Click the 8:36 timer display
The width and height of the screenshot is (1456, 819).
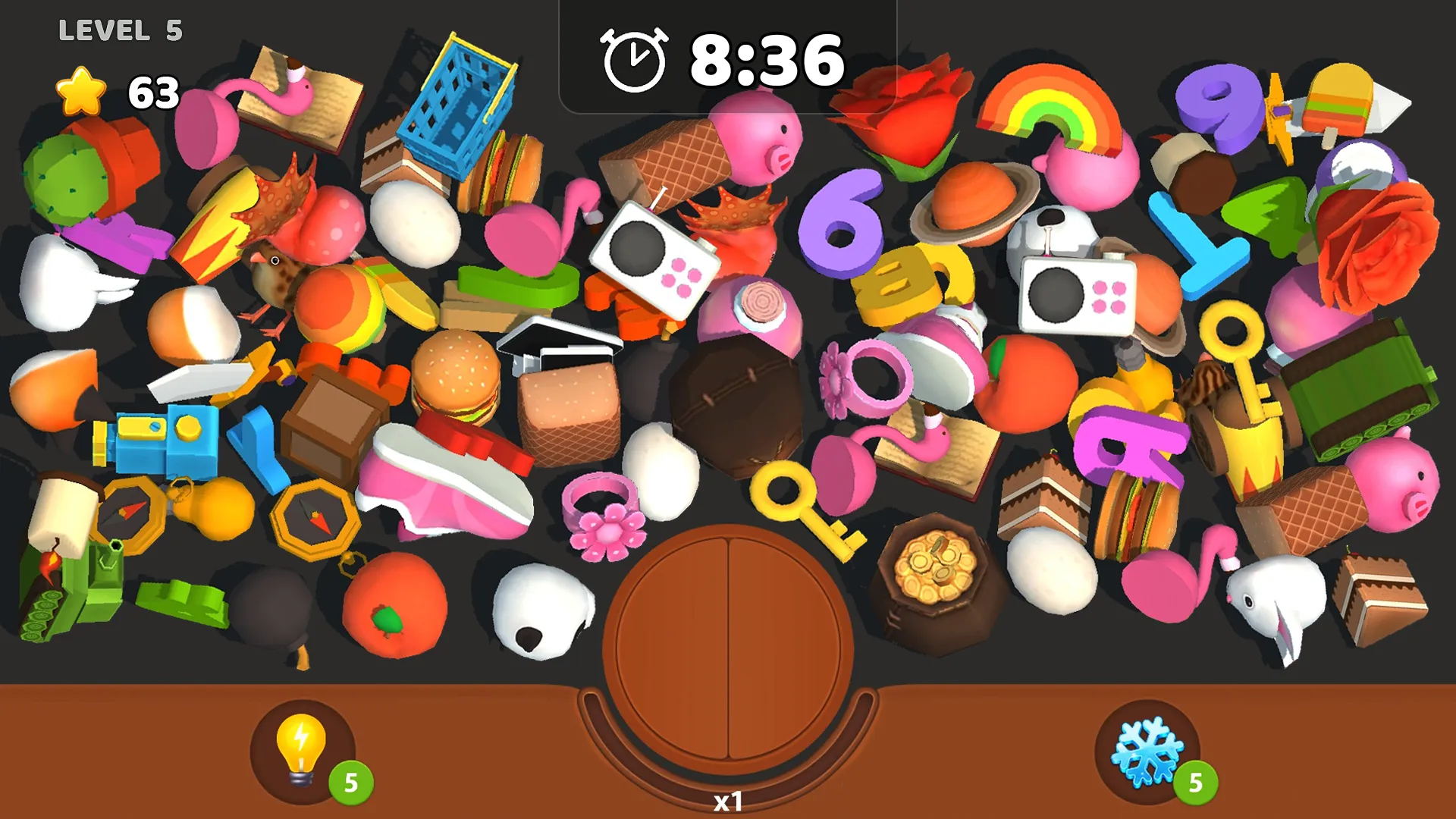767,59
